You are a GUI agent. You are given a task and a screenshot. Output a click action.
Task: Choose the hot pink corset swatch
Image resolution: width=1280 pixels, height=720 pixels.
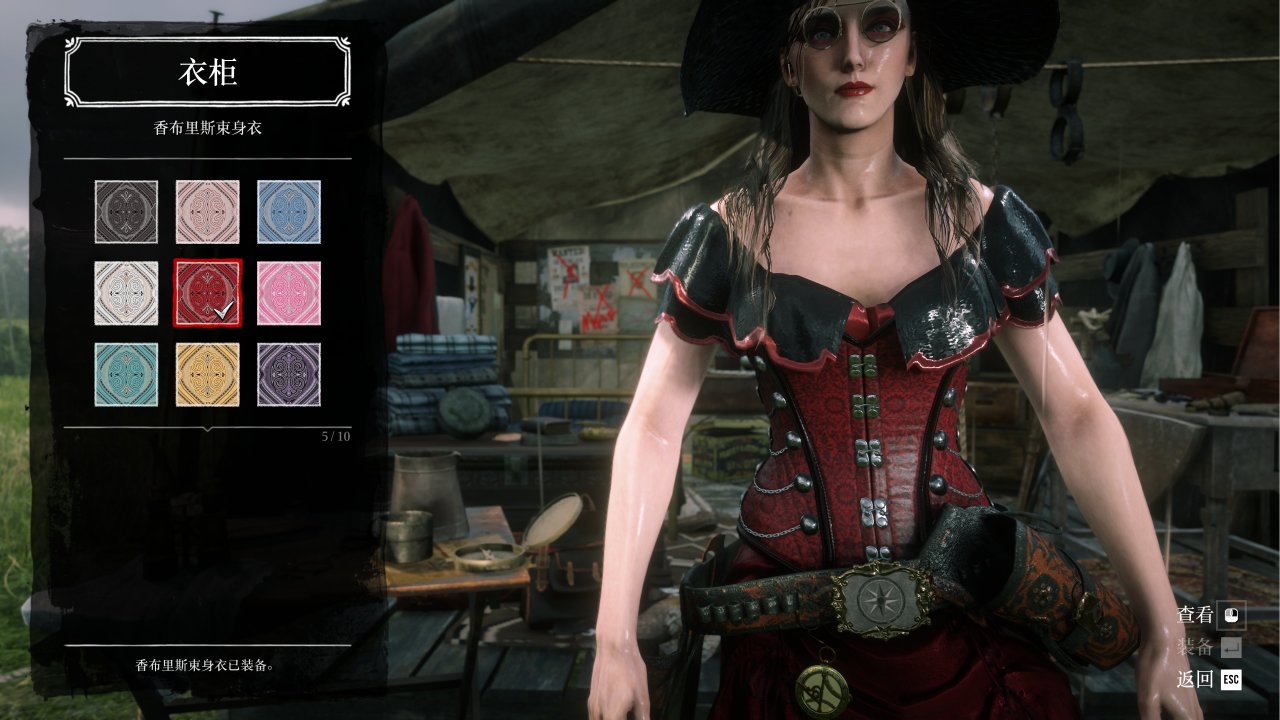(x=289, y=293)
